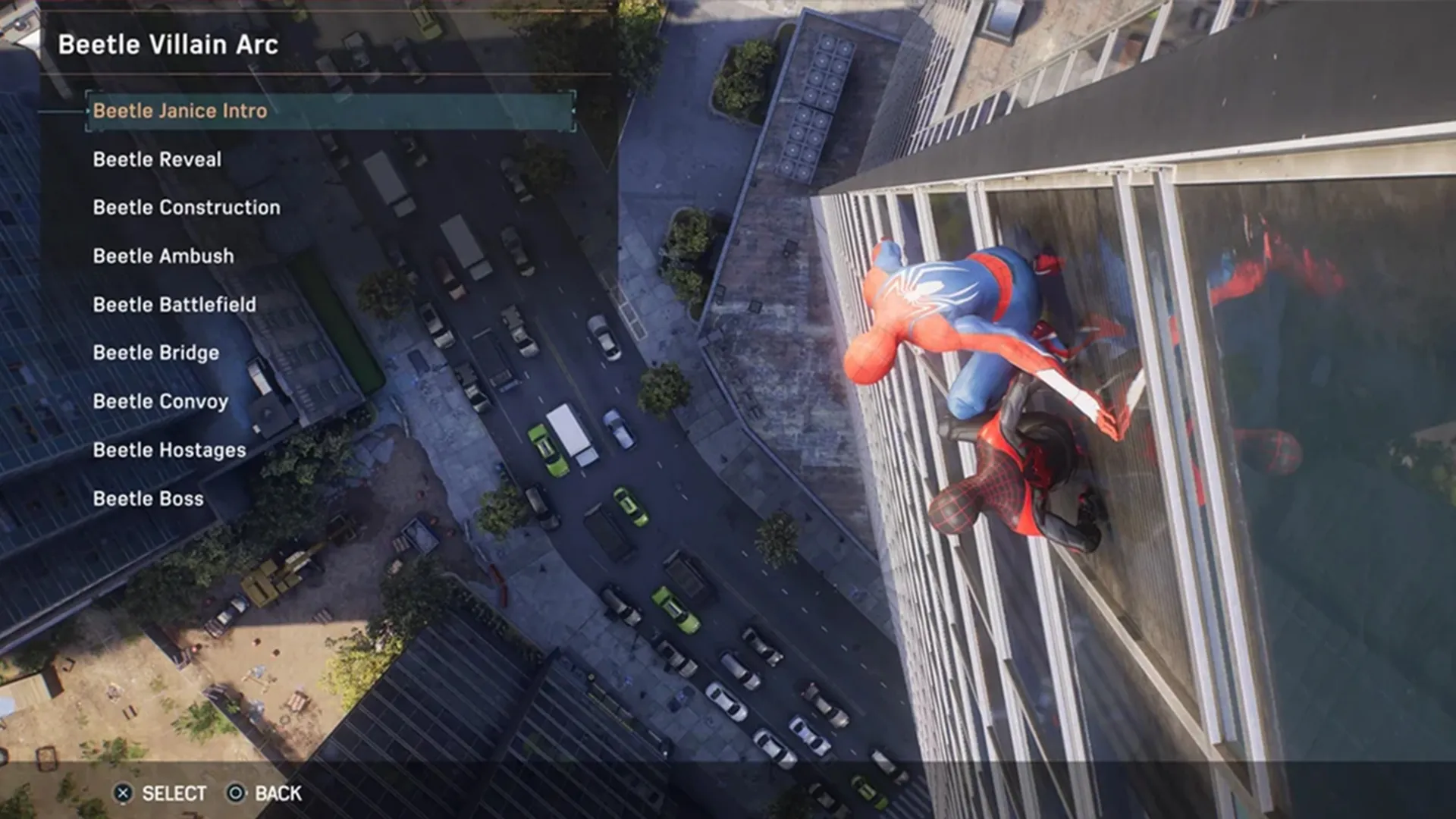
Task: Select Beetle Ambush from the chapter list
Action: click(x=162, y=256)
